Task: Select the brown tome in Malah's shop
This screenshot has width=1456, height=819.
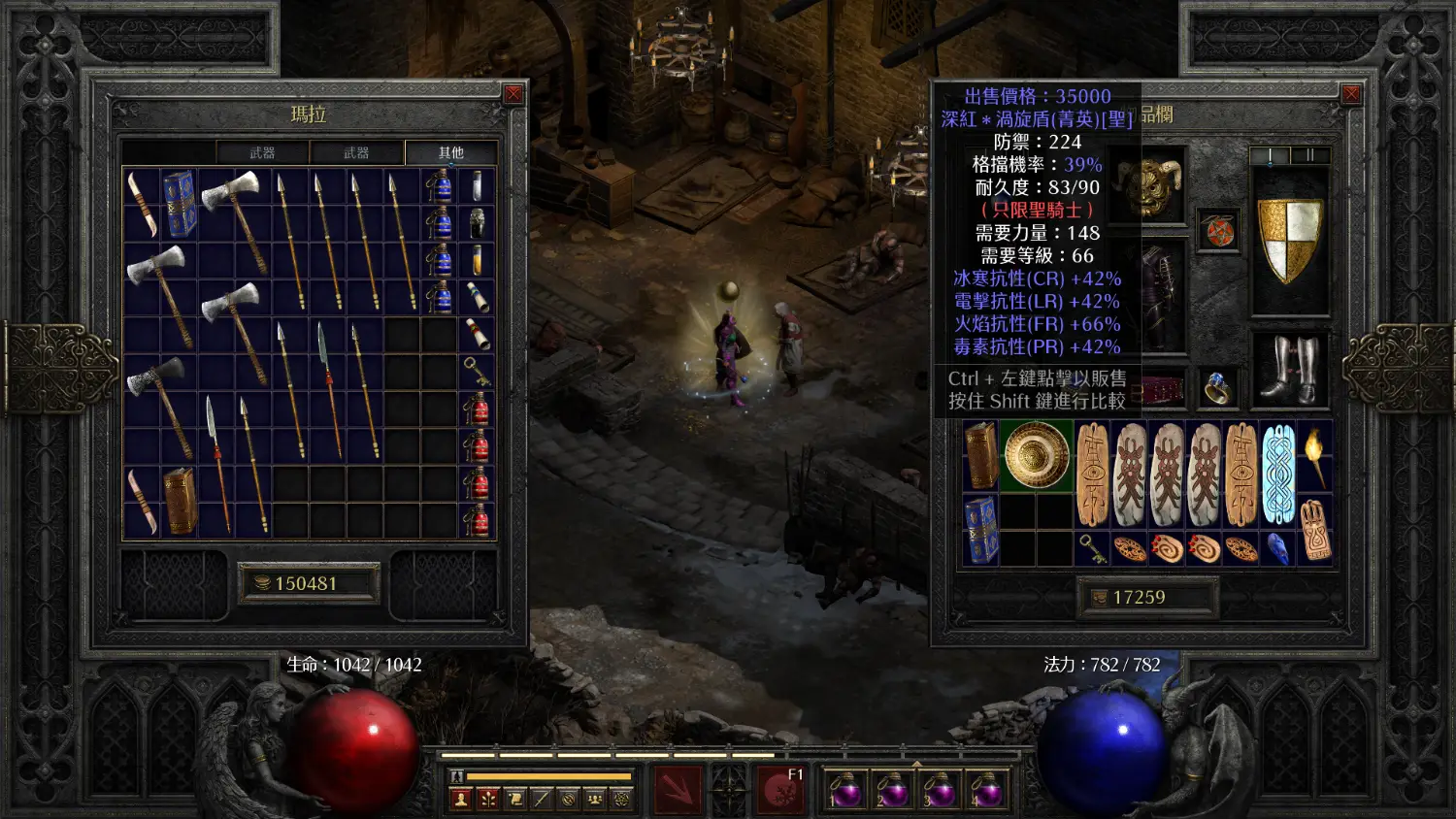Action: (x=179, y=502)
